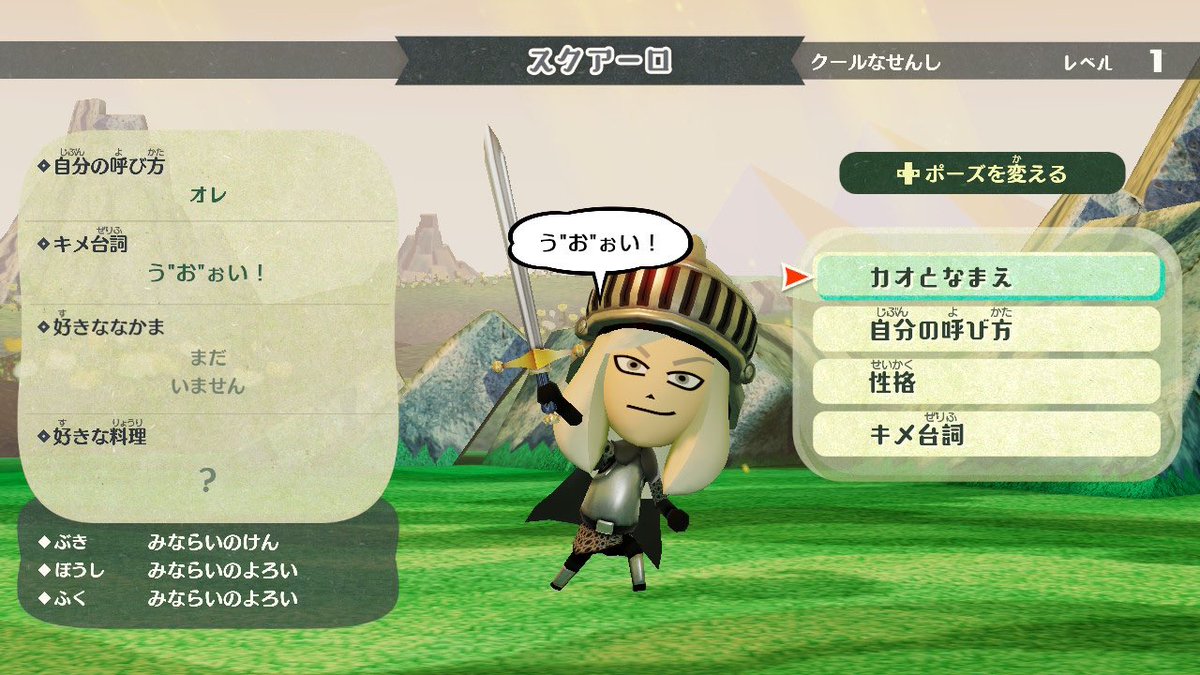1200x675 pixels.
Task: Select the キメ台詞 catchphrase option
Action: coord(987,433)
